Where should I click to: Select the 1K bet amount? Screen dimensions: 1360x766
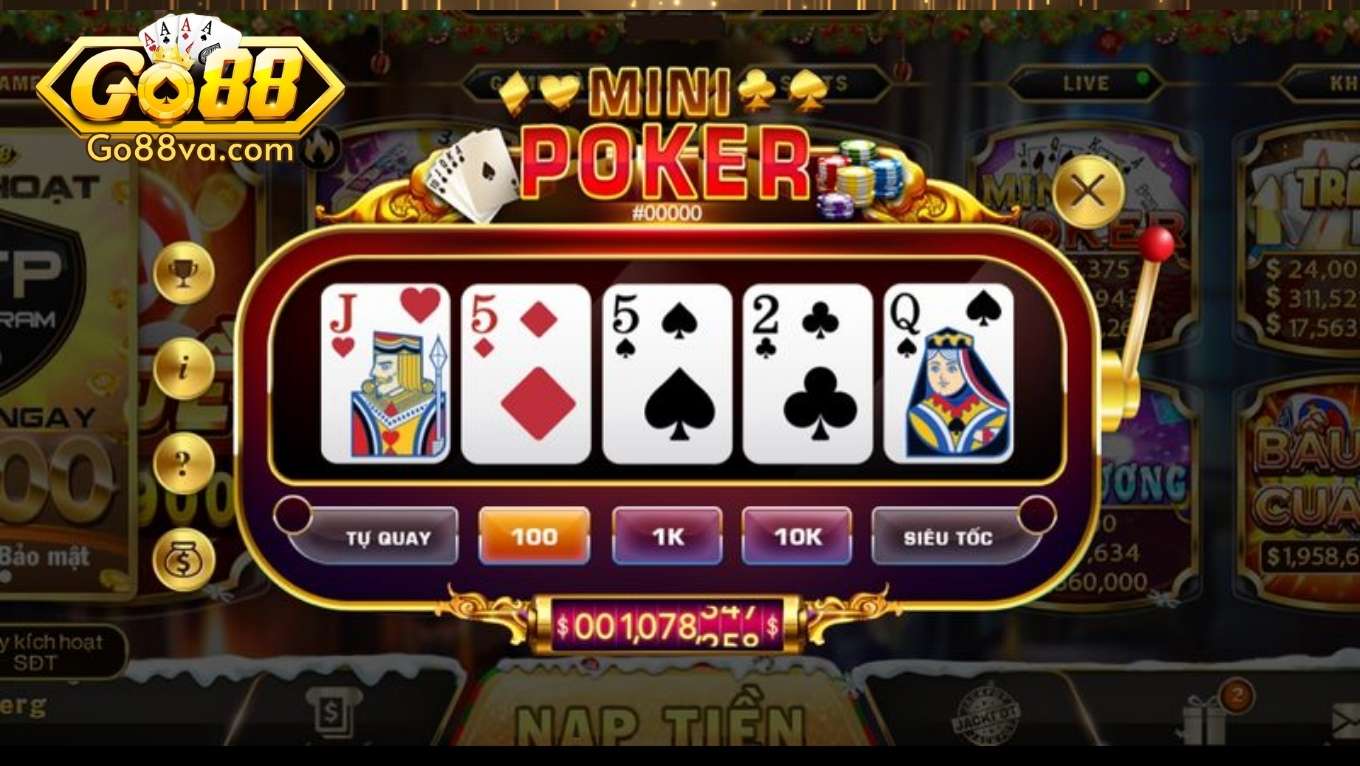668,535
